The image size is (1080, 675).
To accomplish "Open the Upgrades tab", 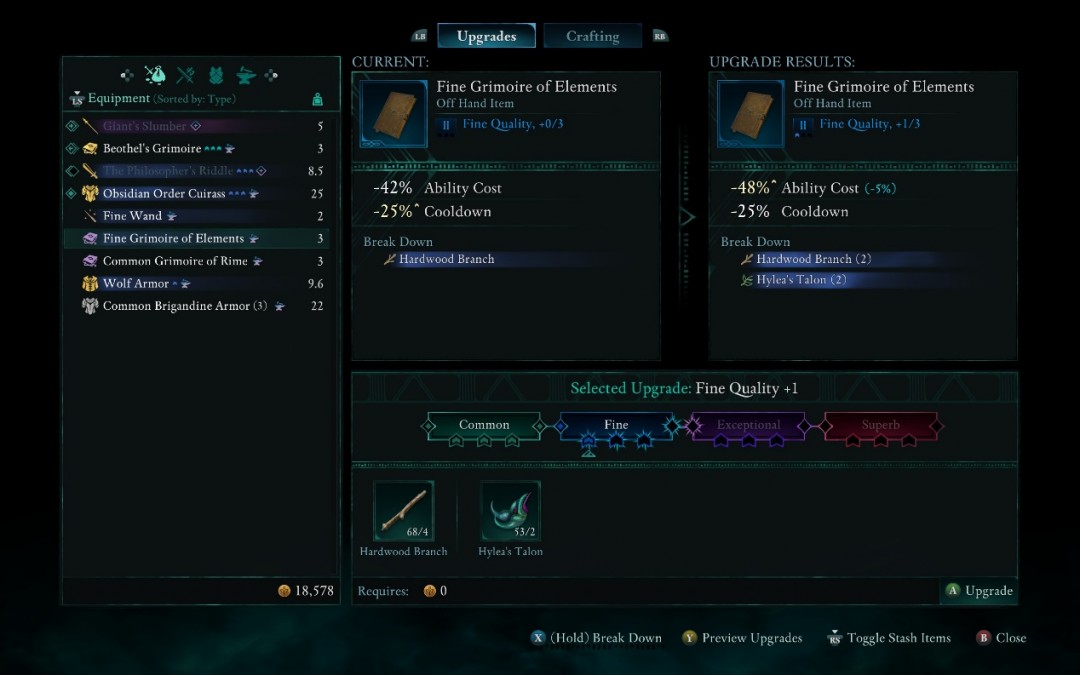I will 486,37.
